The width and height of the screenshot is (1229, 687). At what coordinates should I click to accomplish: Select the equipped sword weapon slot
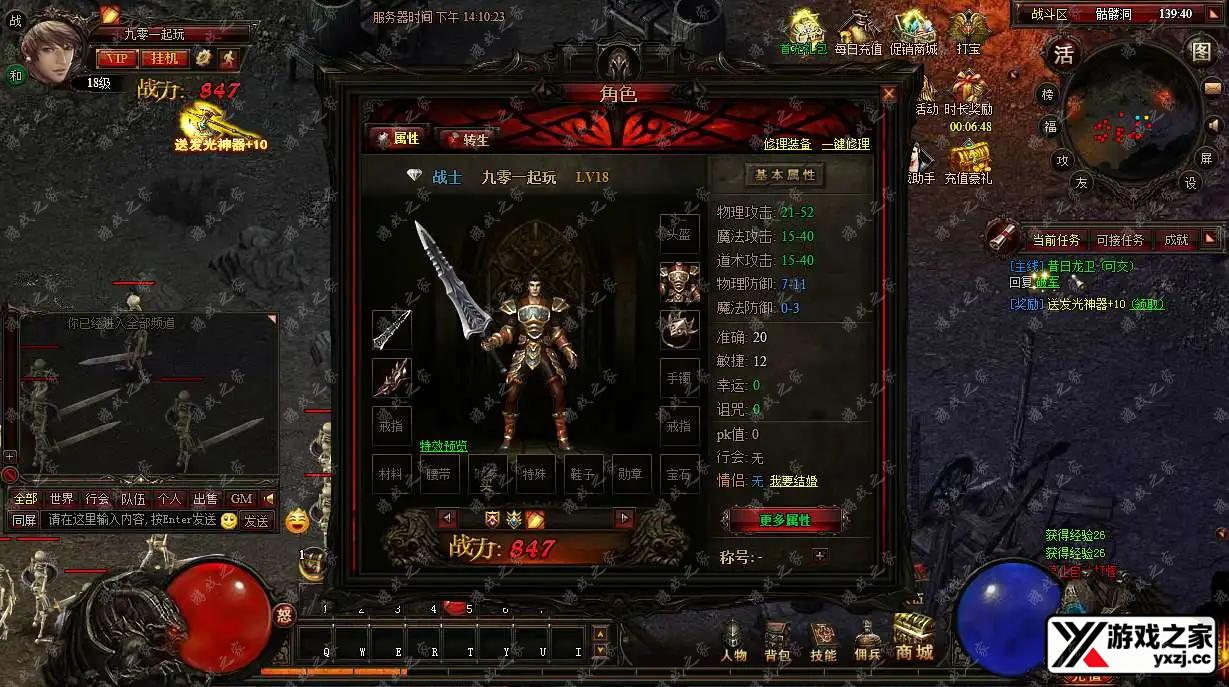click(x=392, y=330)
